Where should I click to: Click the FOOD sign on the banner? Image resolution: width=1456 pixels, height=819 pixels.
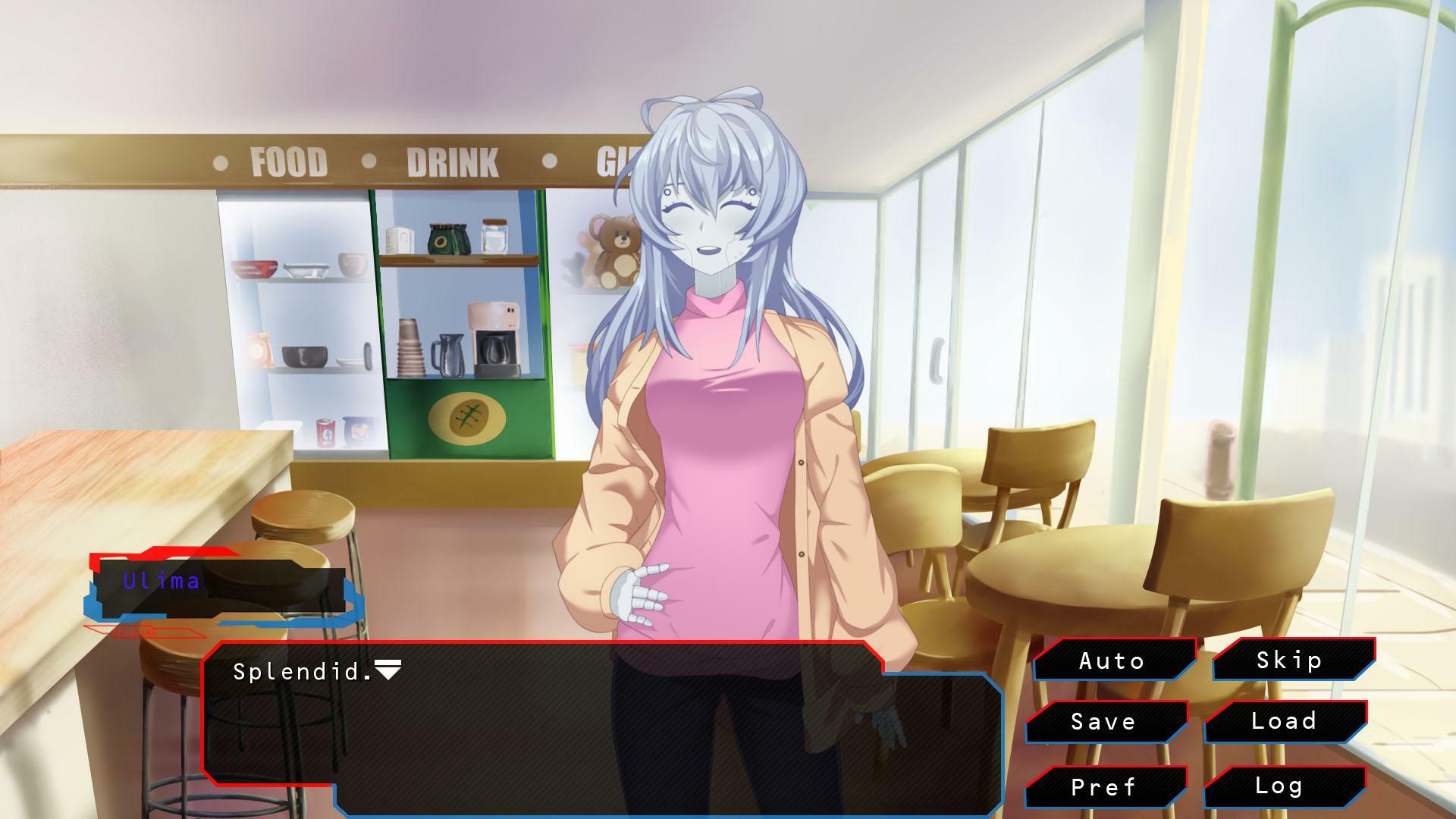[290, 162]
